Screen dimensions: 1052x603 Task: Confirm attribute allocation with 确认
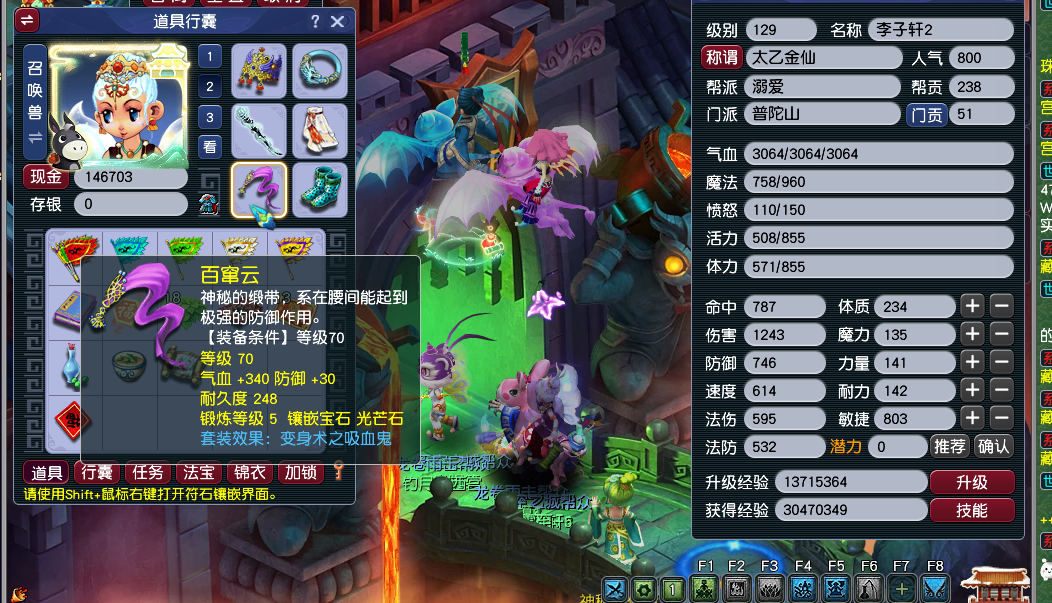click(x=993, y=446)
